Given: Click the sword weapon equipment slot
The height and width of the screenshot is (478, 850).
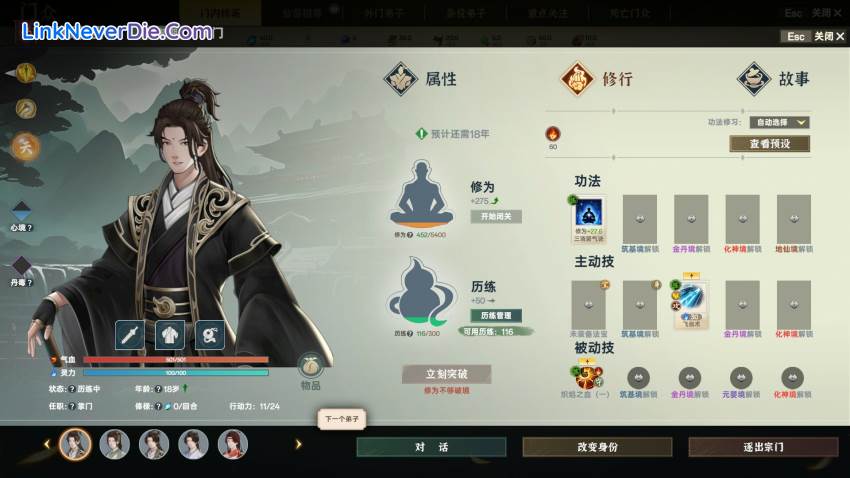Looking at the screenshot, I should coord(131,335).
